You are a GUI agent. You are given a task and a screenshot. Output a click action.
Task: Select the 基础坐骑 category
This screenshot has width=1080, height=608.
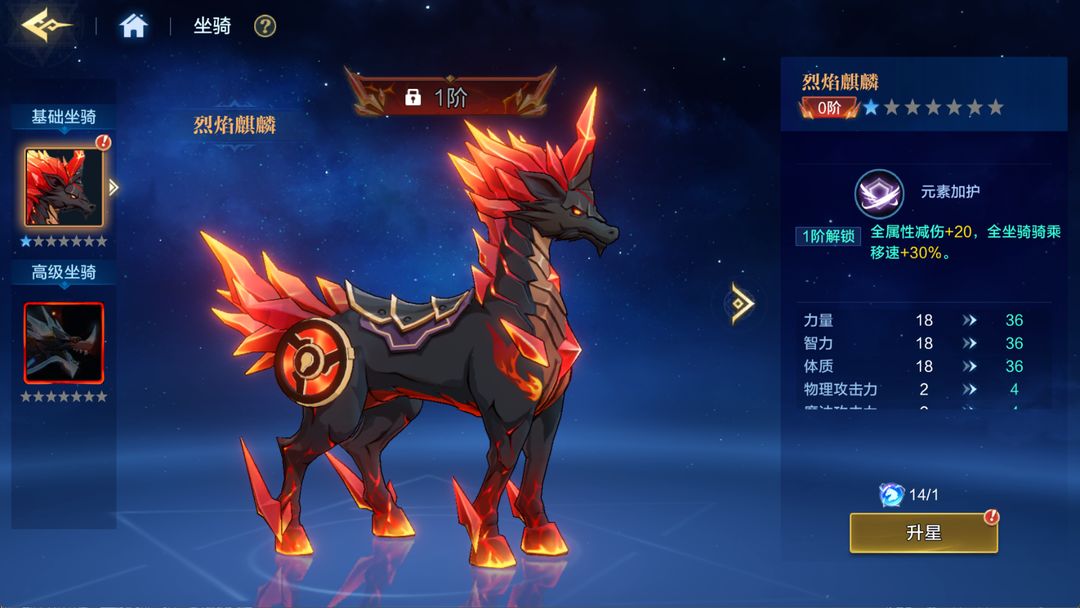coord(64,117)
